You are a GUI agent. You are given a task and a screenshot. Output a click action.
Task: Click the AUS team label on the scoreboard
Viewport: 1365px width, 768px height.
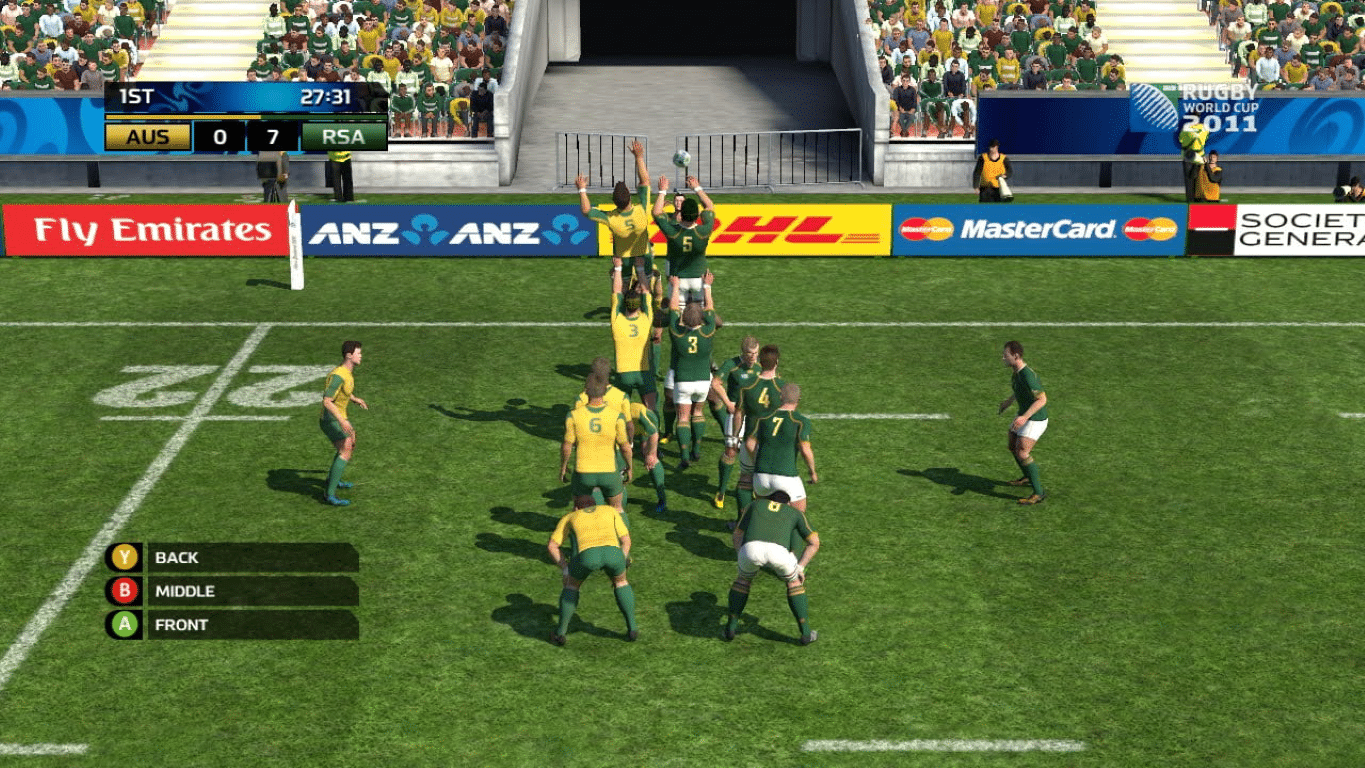pyautogui.click(x=146, y=137)
